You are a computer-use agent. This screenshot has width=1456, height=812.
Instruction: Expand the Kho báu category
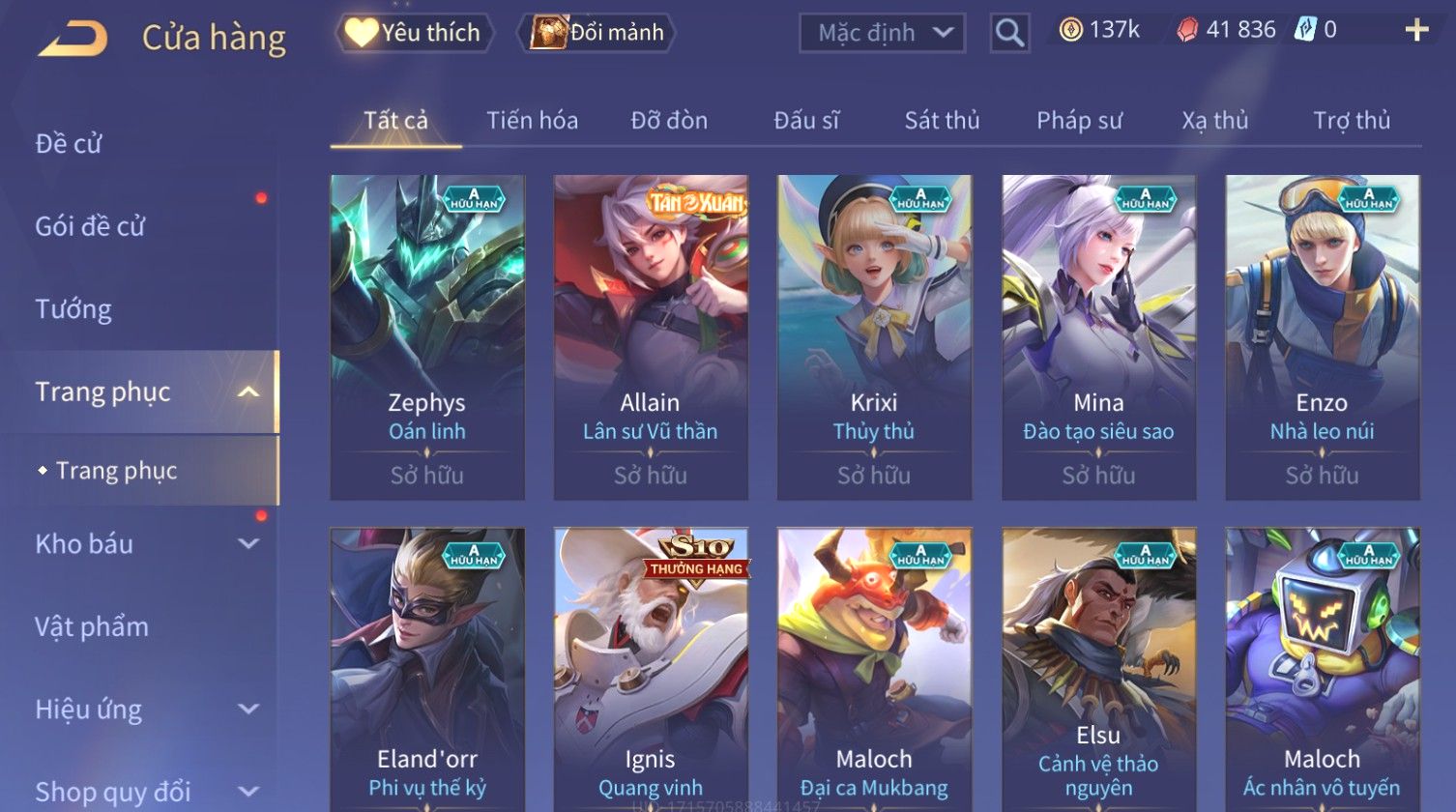[145, 544]
